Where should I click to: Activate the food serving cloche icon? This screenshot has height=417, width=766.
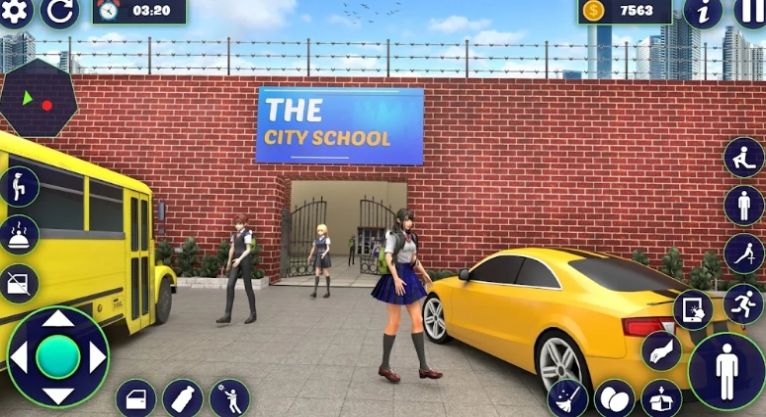[x=19, y=235]
